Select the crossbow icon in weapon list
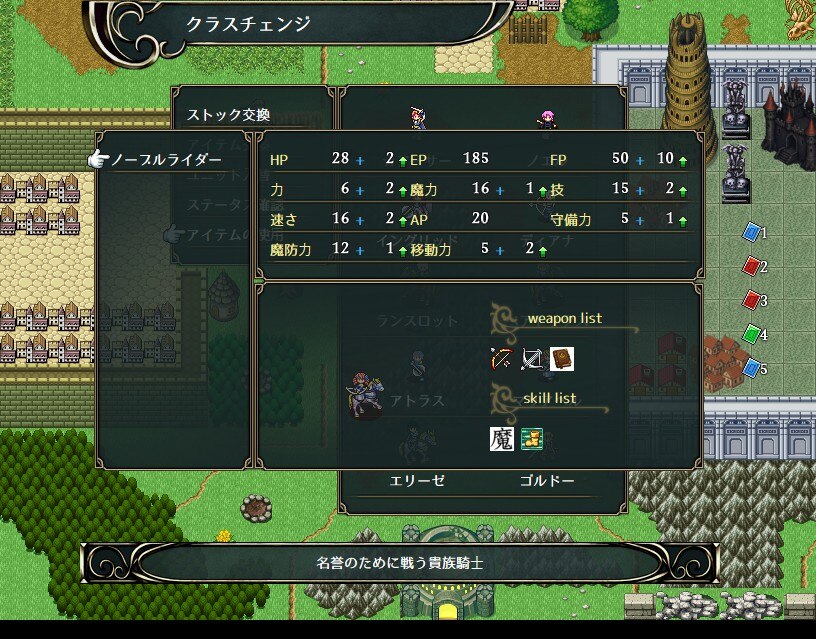 tap(532, 358)
